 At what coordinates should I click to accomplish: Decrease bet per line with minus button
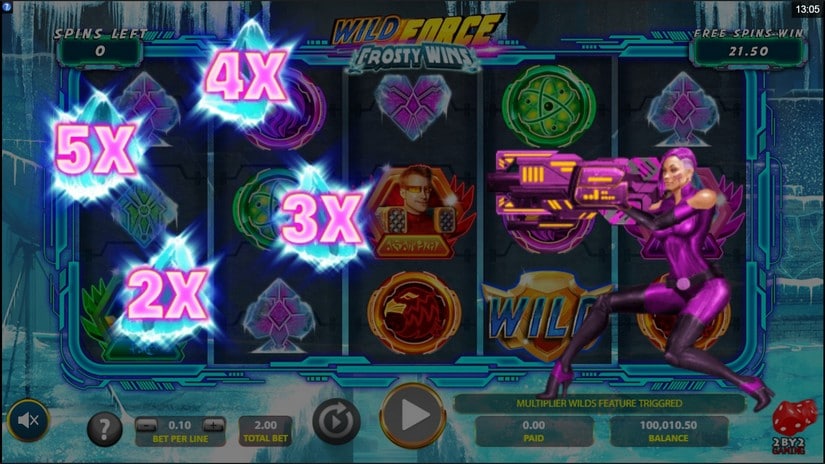pyautogui.click(x=145, y=423)
